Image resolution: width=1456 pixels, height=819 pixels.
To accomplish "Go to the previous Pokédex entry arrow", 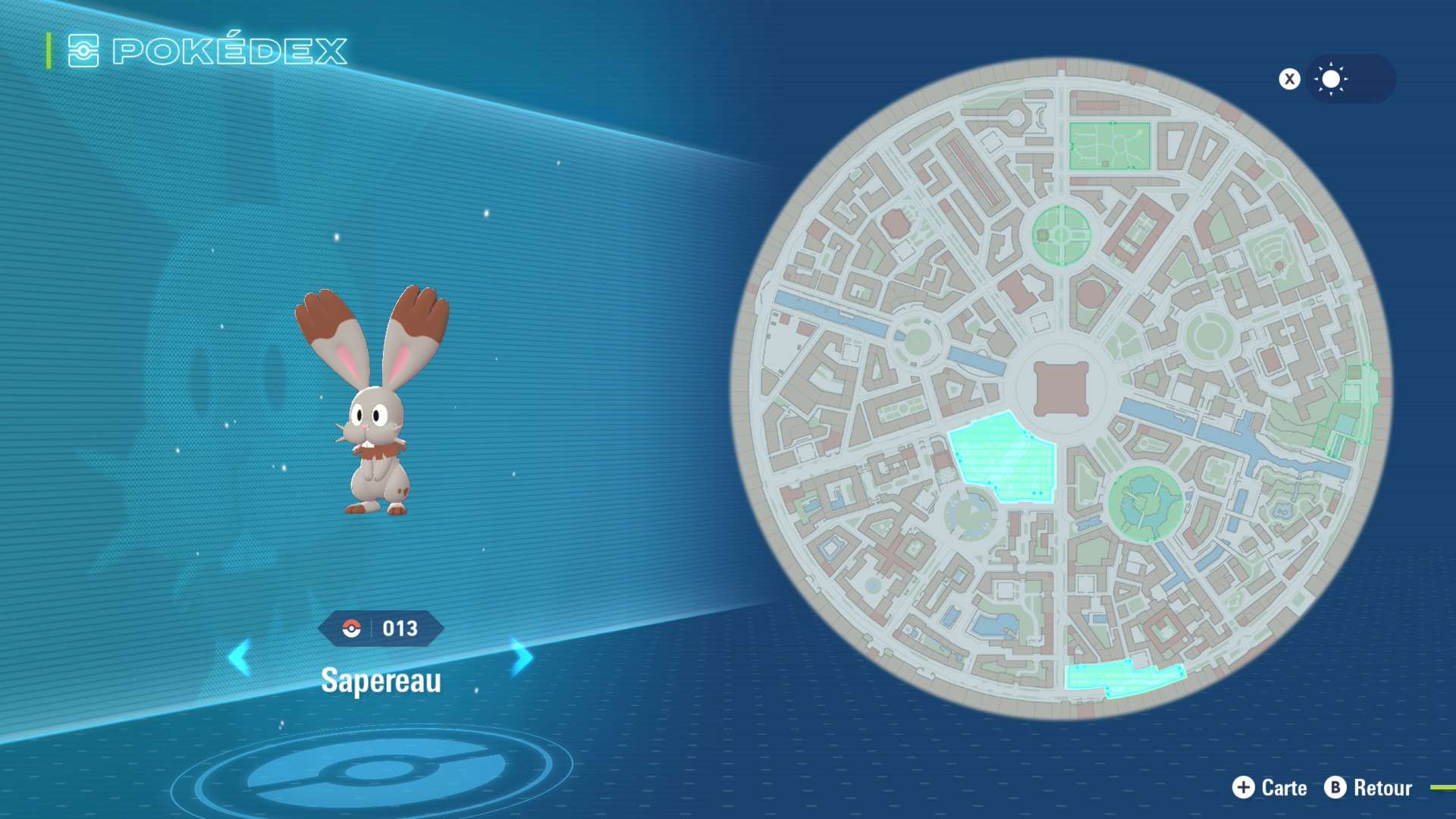I will (240, 657).
